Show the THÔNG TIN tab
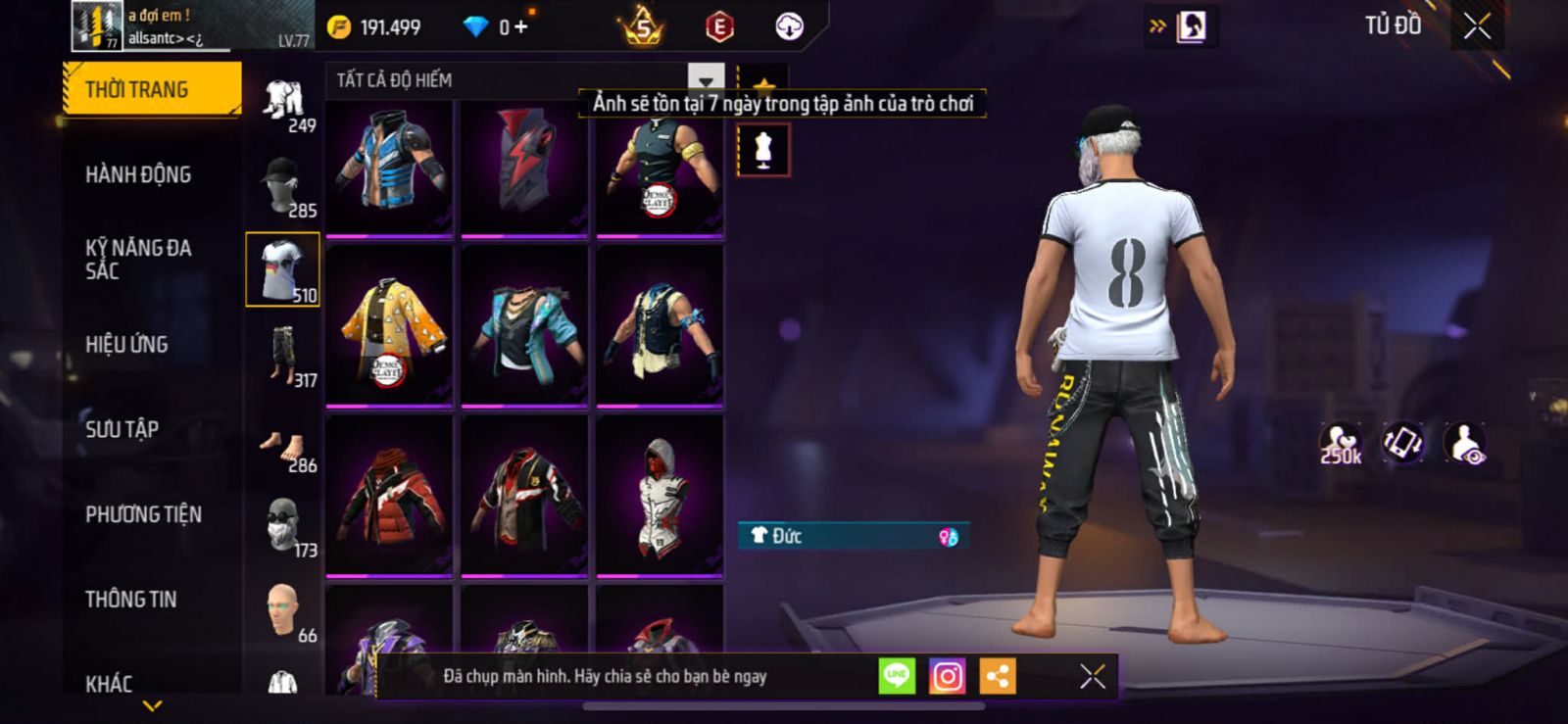Screen dimensions: 1568x724 pos(130,599)
